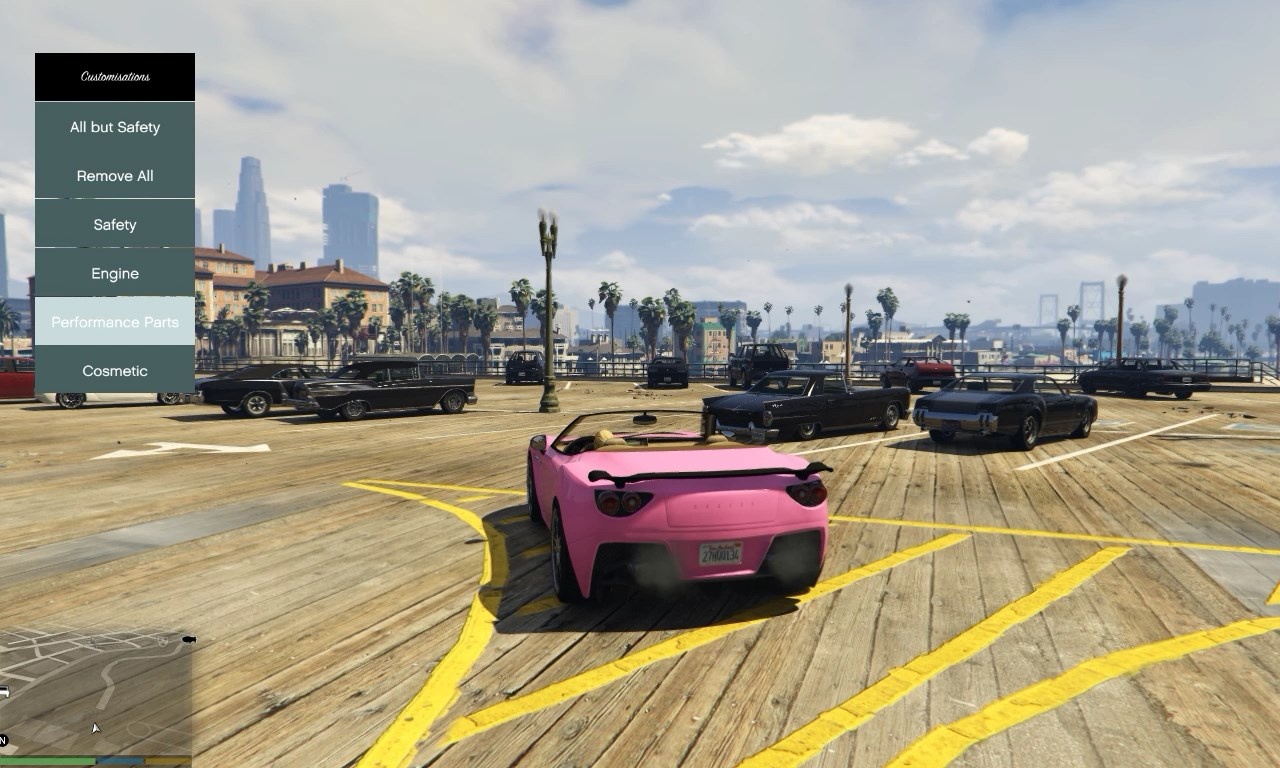
Task: Open the Cosmetic customisations
Action: coord(115,371)
